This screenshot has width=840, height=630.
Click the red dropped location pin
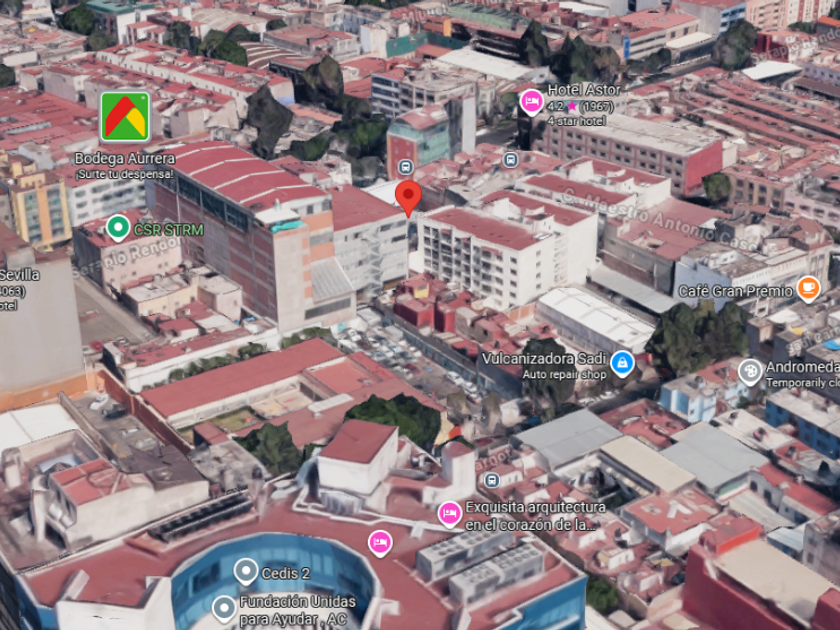tap(407, 197)
